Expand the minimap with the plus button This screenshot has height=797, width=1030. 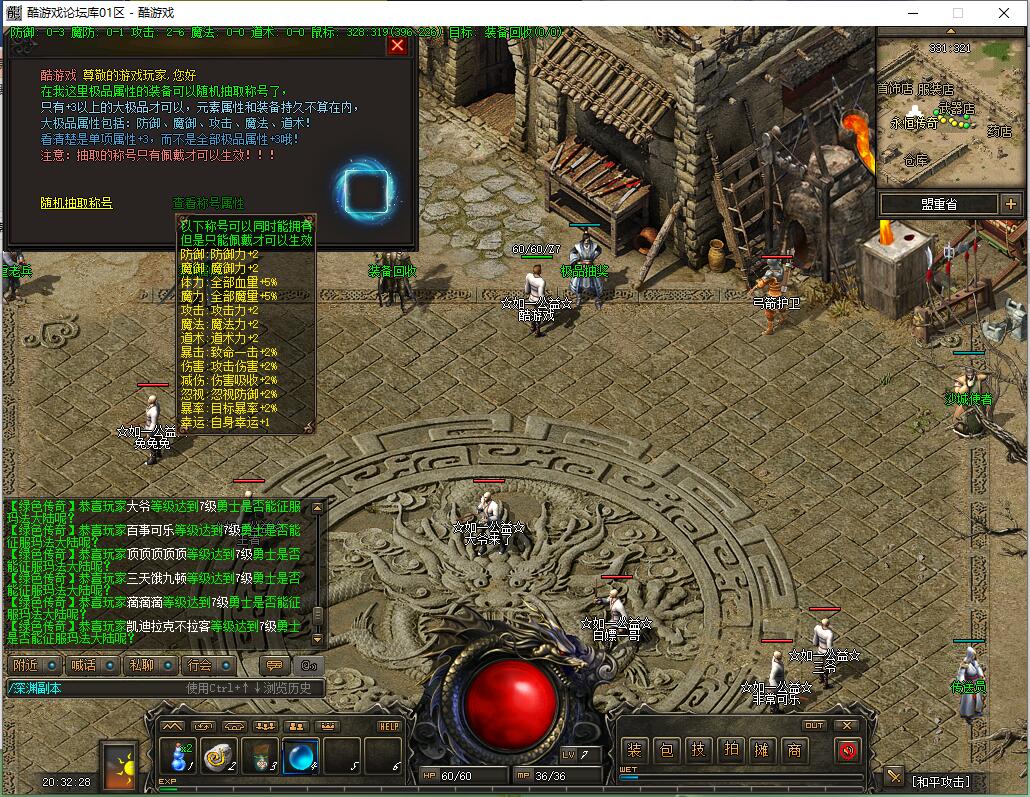click(1010, 204)
